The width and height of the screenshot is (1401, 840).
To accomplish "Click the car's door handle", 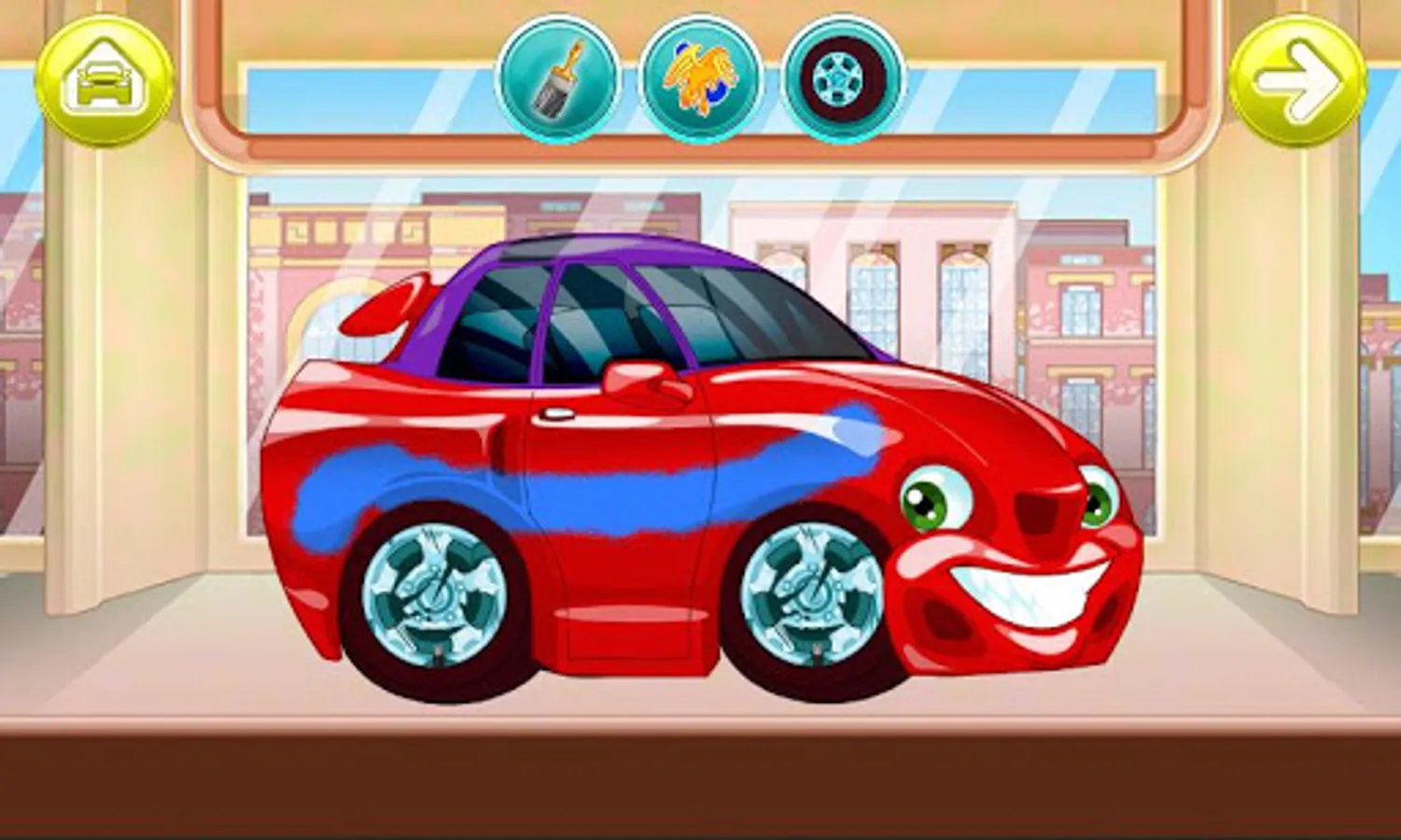I will coord(558,413).
